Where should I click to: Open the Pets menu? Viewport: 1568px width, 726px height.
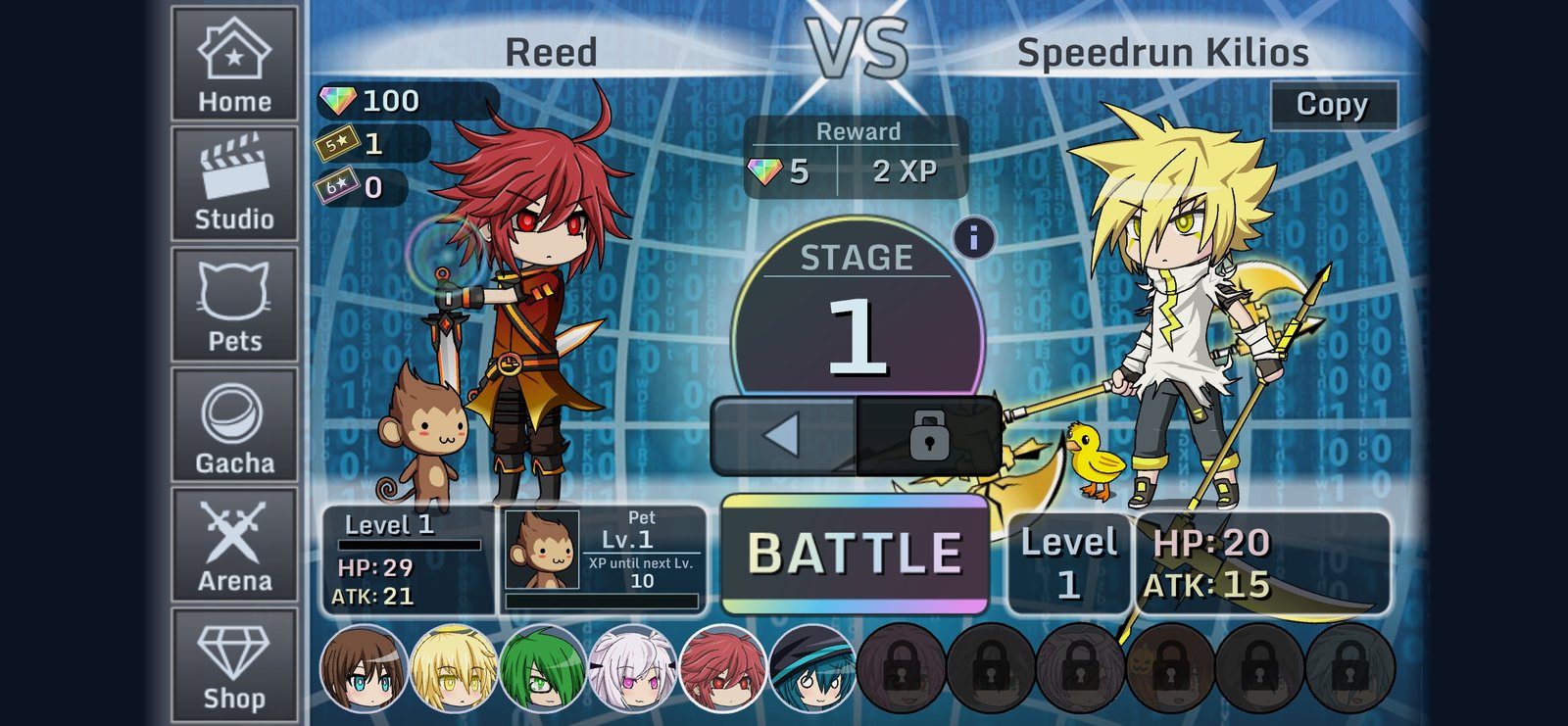click(234, 306)
